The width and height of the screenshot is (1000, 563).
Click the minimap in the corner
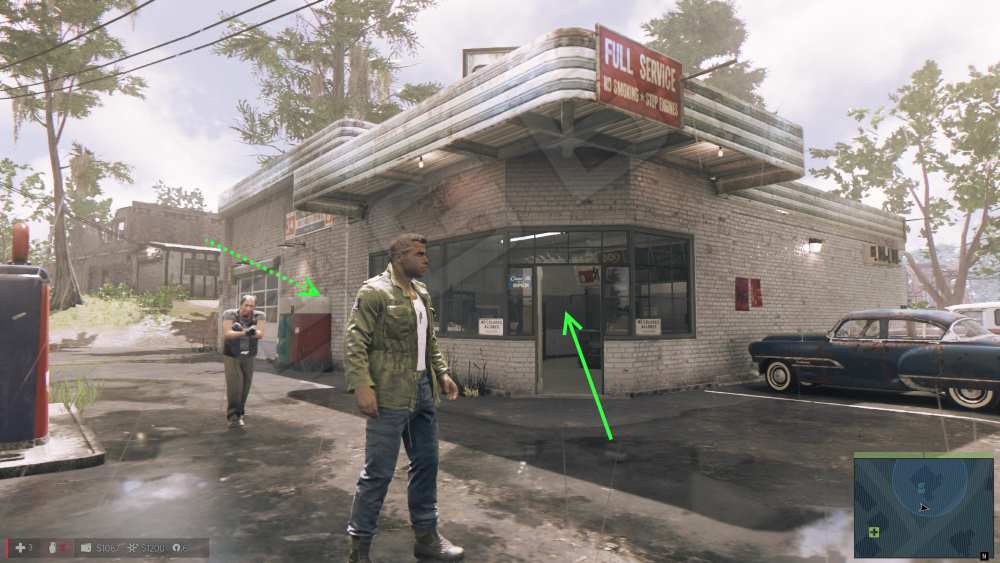tap(923, 504)
